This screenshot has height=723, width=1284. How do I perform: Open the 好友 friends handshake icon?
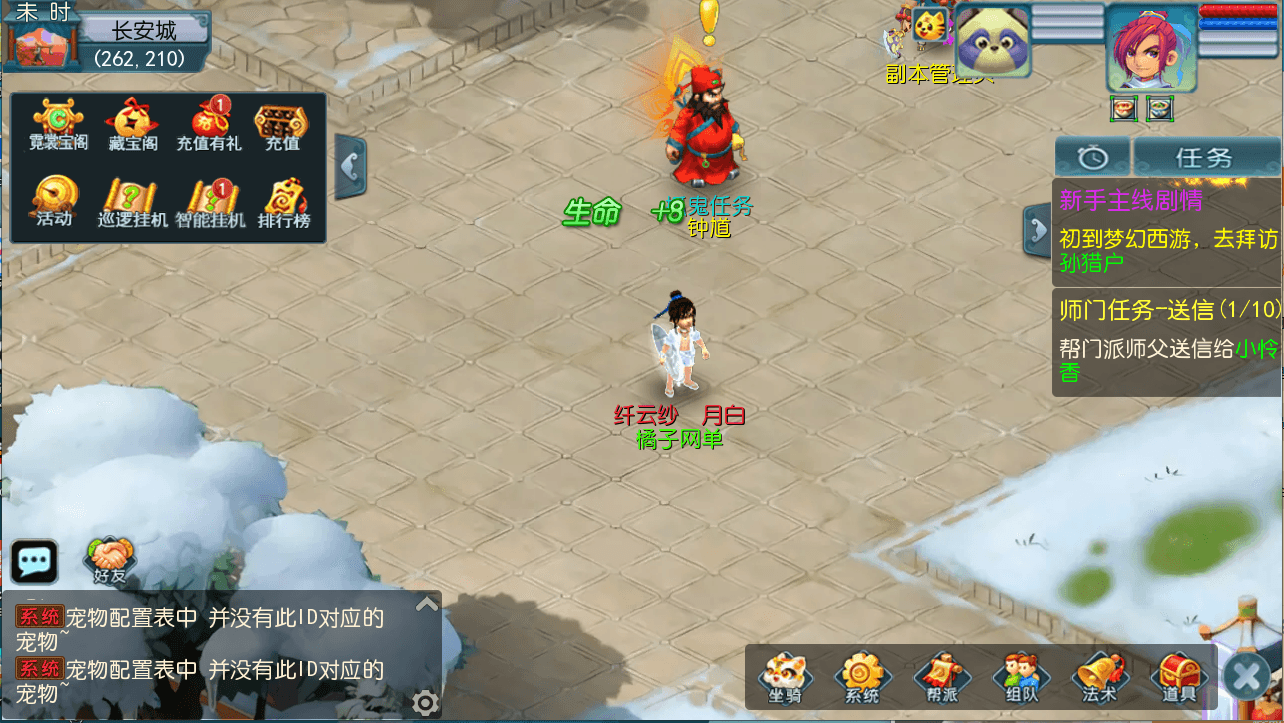[x=110, y=560]
